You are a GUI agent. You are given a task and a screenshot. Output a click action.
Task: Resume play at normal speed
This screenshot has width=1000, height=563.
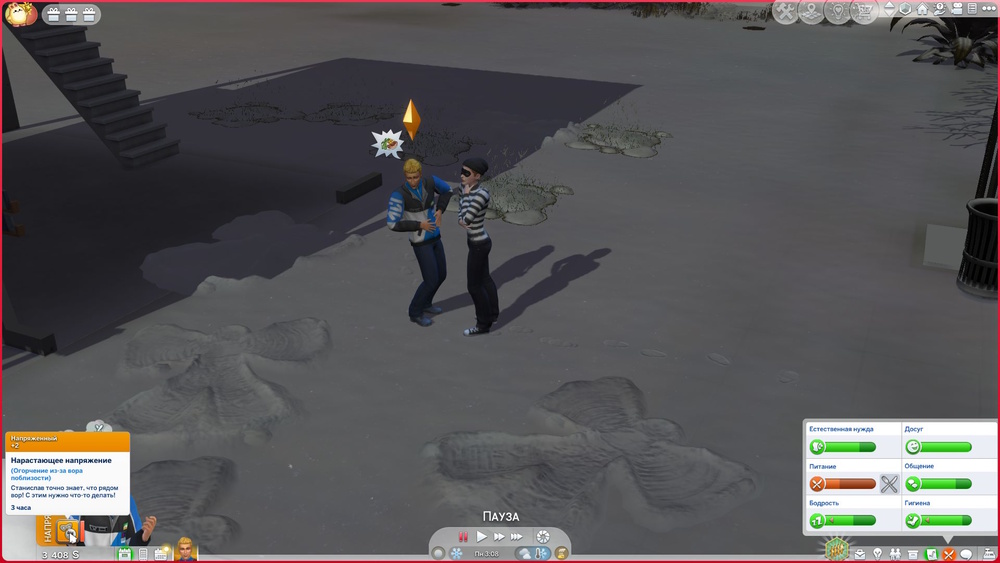pyautogui.click(x=481, y=537)
